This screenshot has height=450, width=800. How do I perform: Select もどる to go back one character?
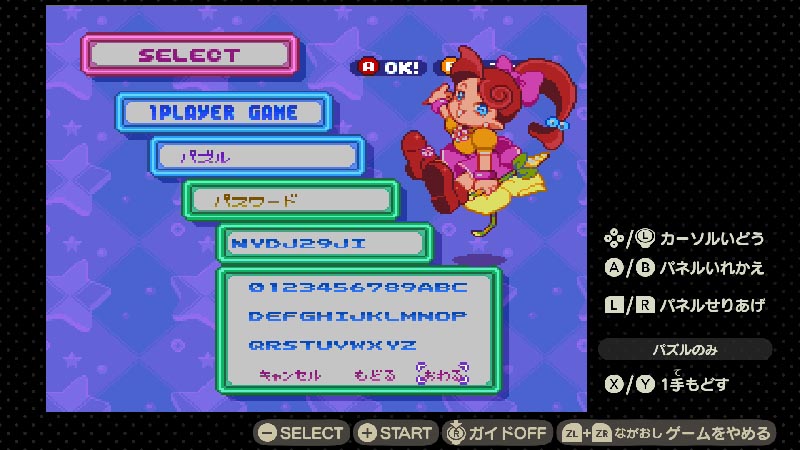[374, 375]
